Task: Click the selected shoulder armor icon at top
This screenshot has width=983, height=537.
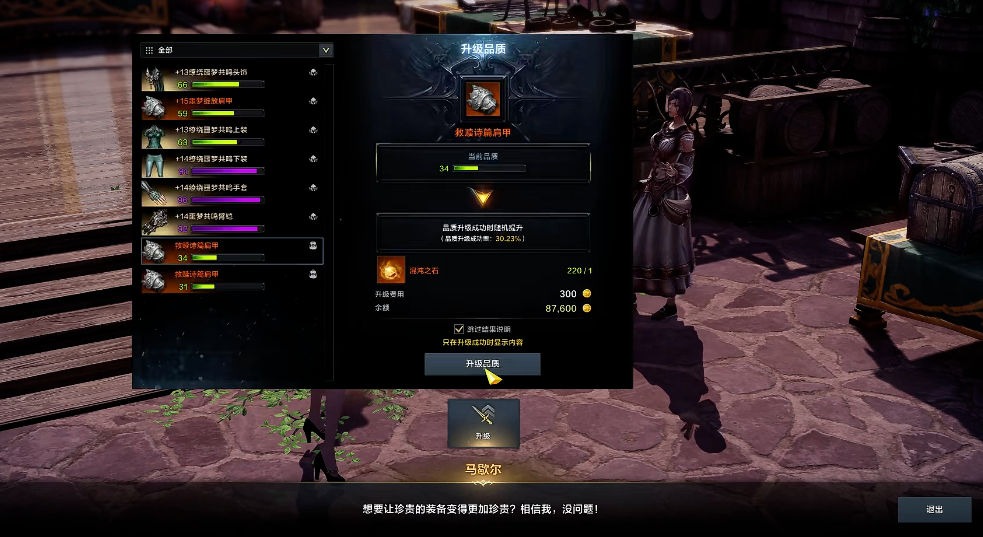Action: (x=483, y=99)
